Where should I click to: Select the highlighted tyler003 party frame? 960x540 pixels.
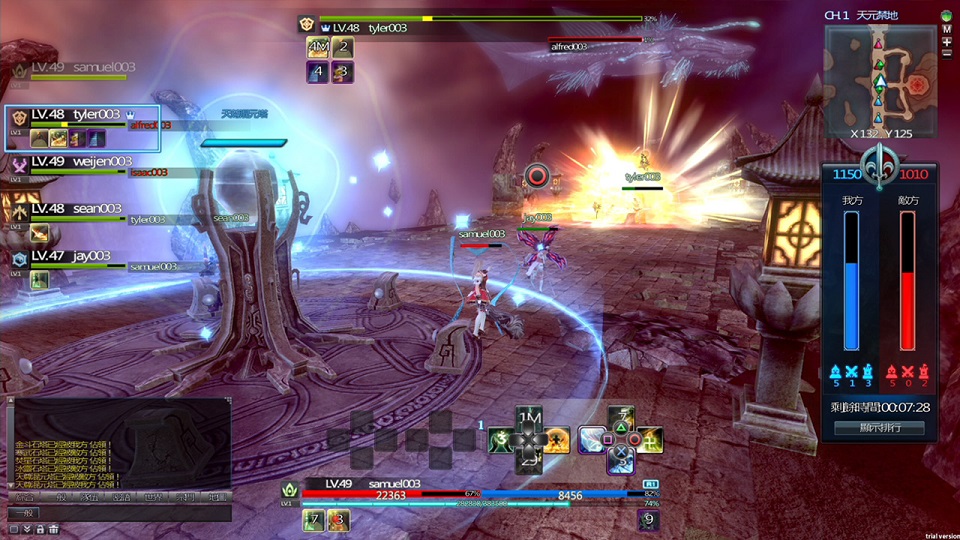click(x=82, y=127)
